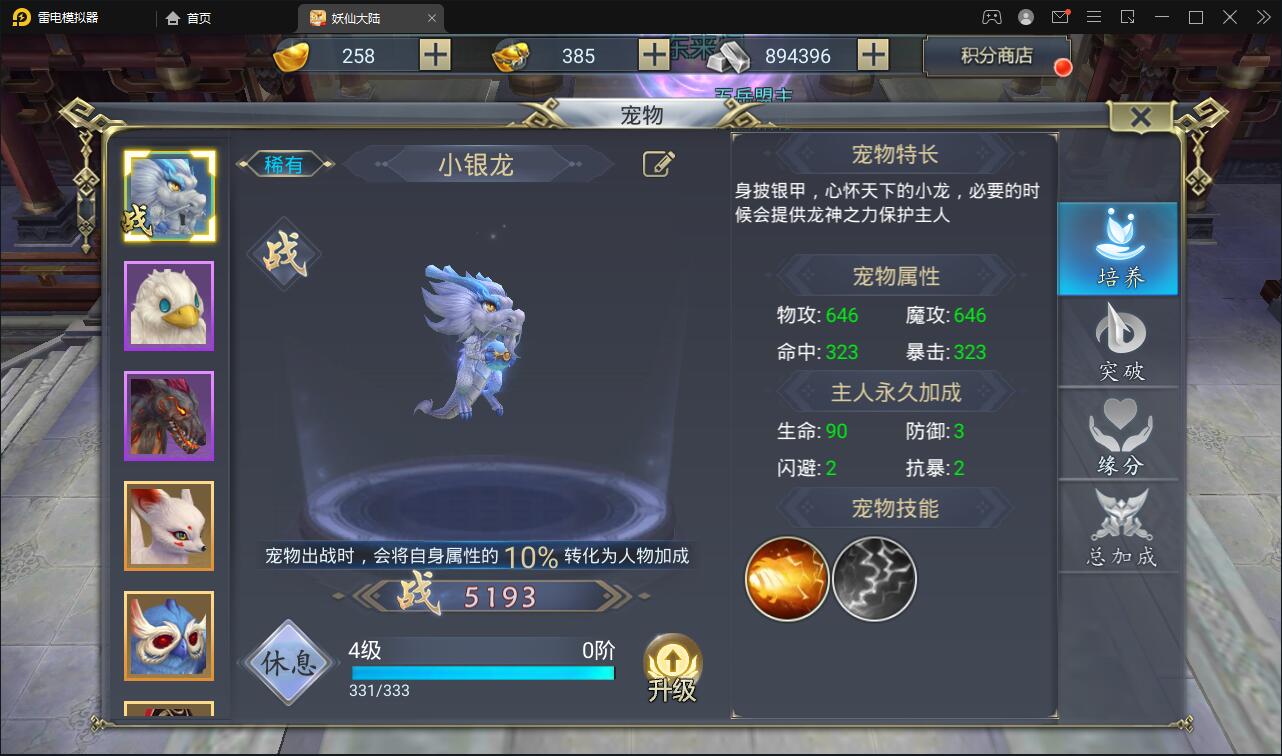
Task: Close the 宠物 pet window
Action: click(1140, 116)
